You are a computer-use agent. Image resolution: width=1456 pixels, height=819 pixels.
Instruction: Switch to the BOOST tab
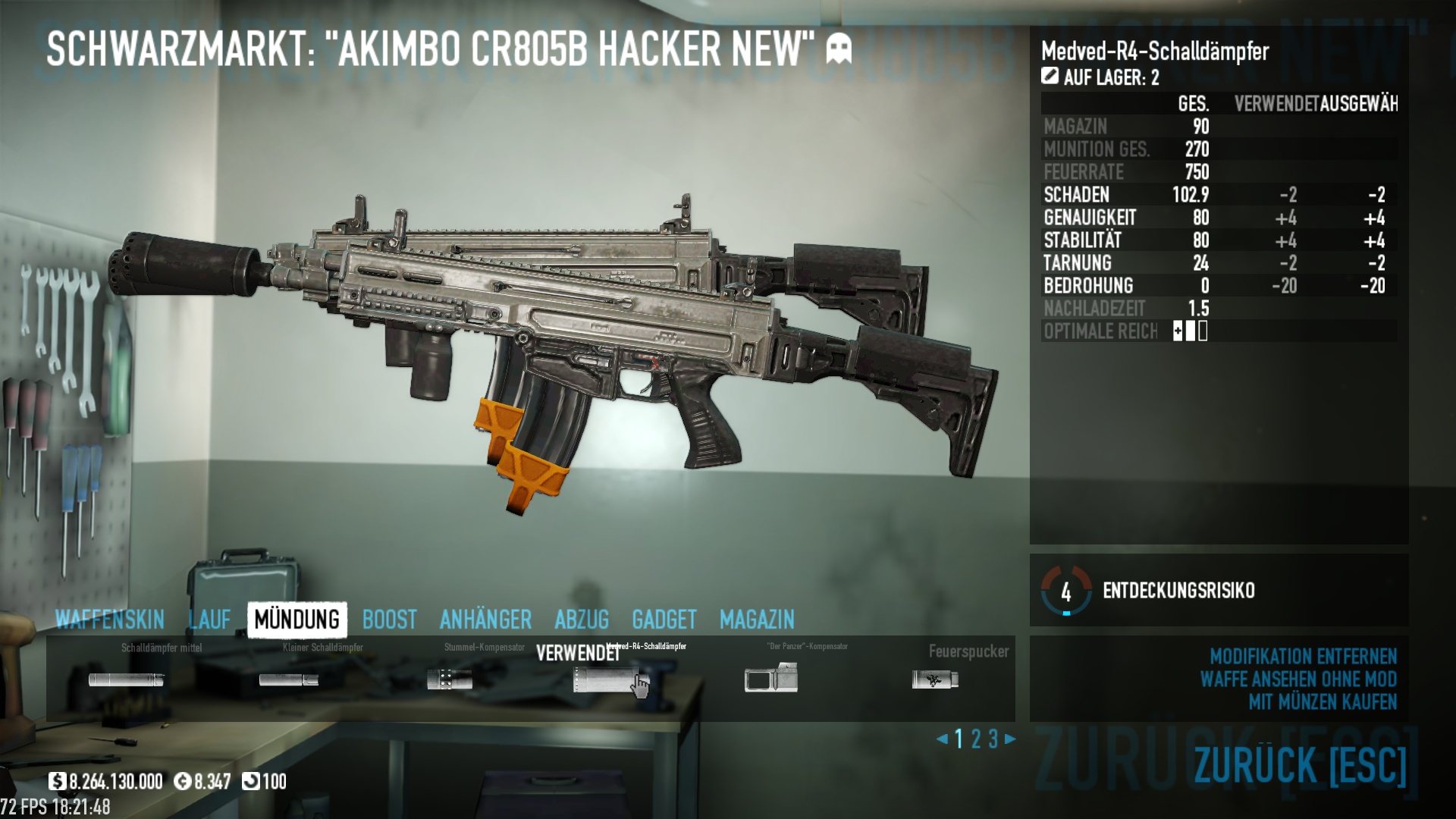(x=389, y=620)
